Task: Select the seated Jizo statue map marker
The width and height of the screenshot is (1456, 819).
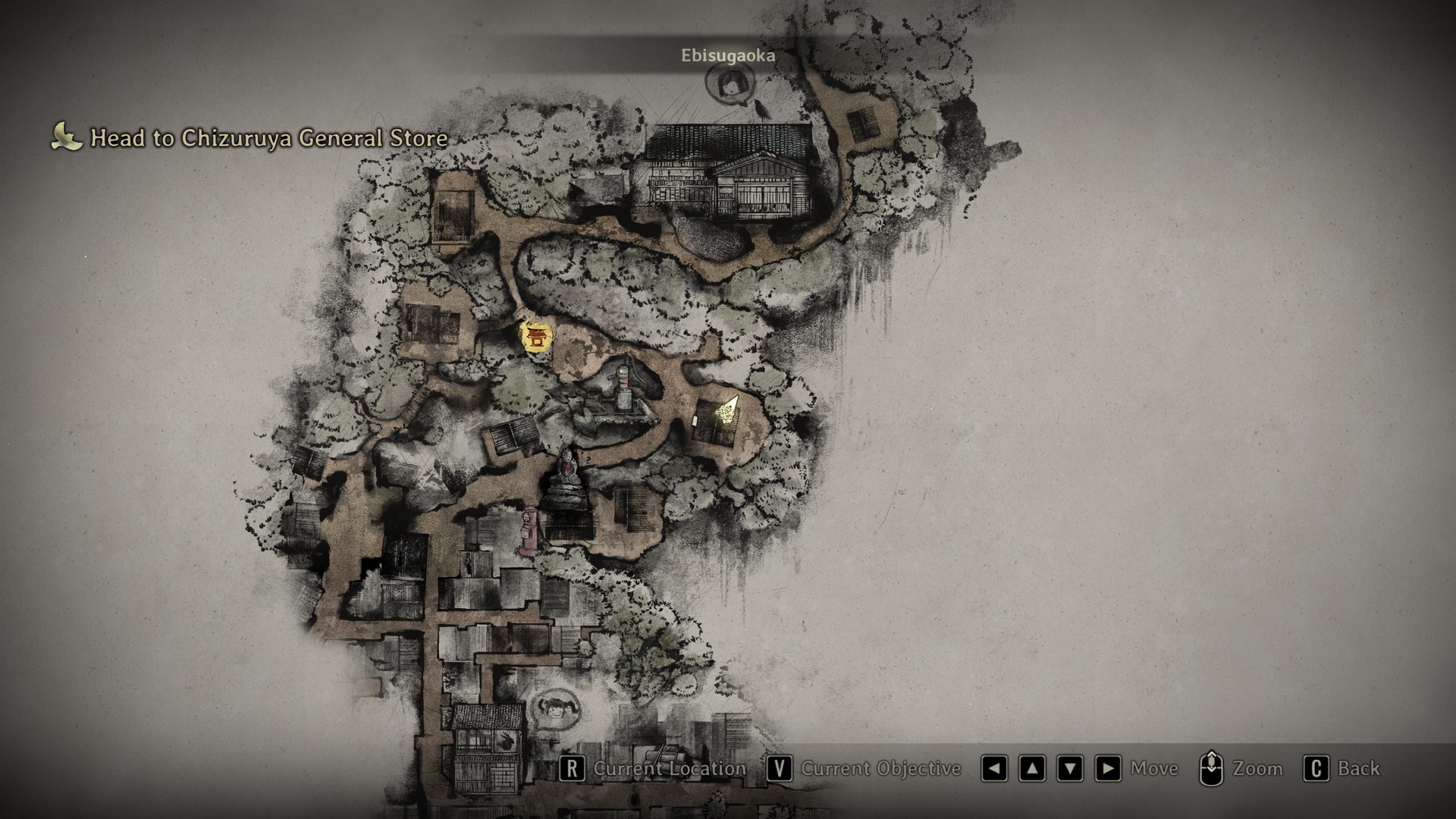Action: pos(566,475)
